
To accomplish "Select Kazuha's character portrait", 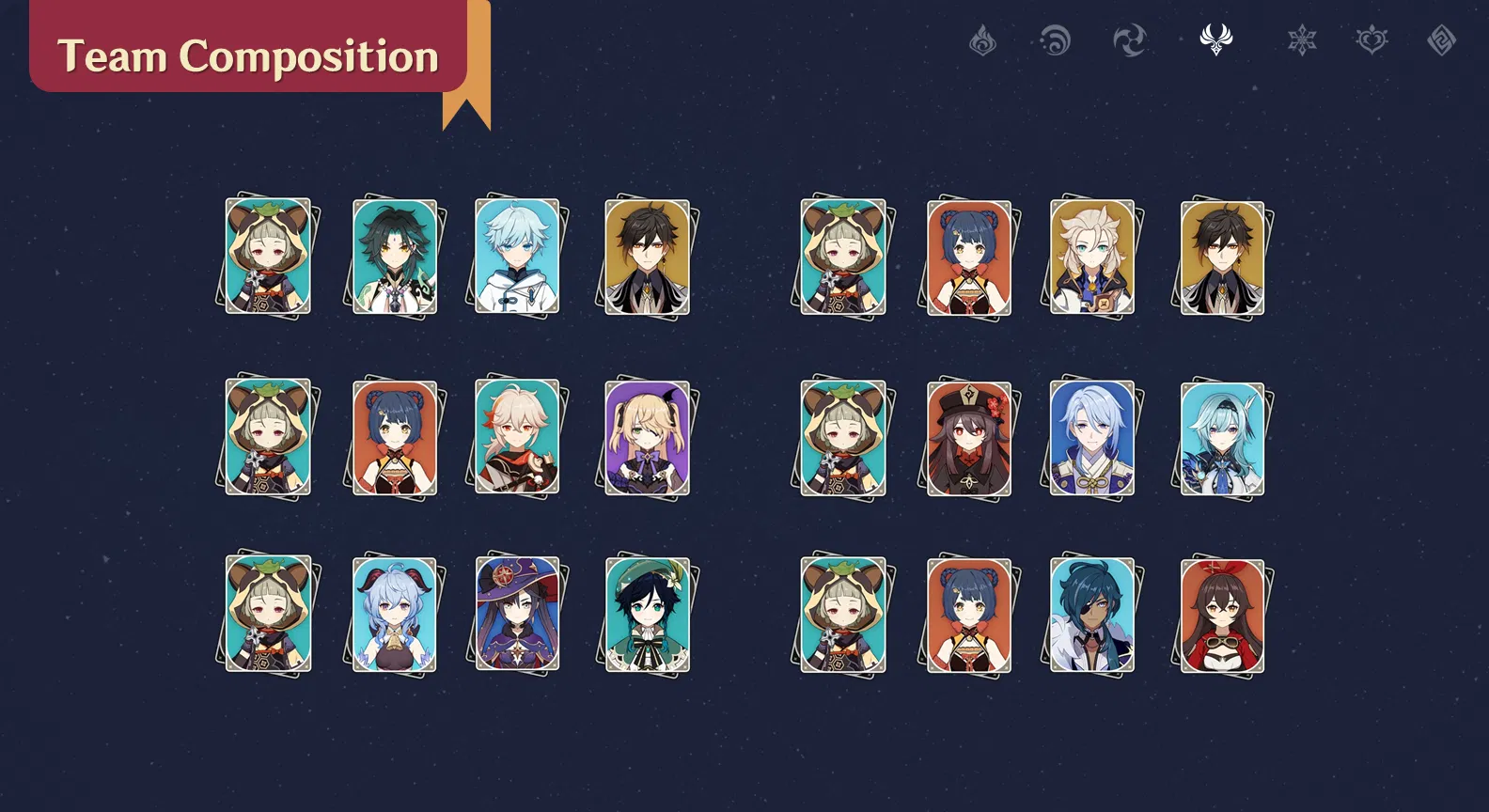I will 517,435.
